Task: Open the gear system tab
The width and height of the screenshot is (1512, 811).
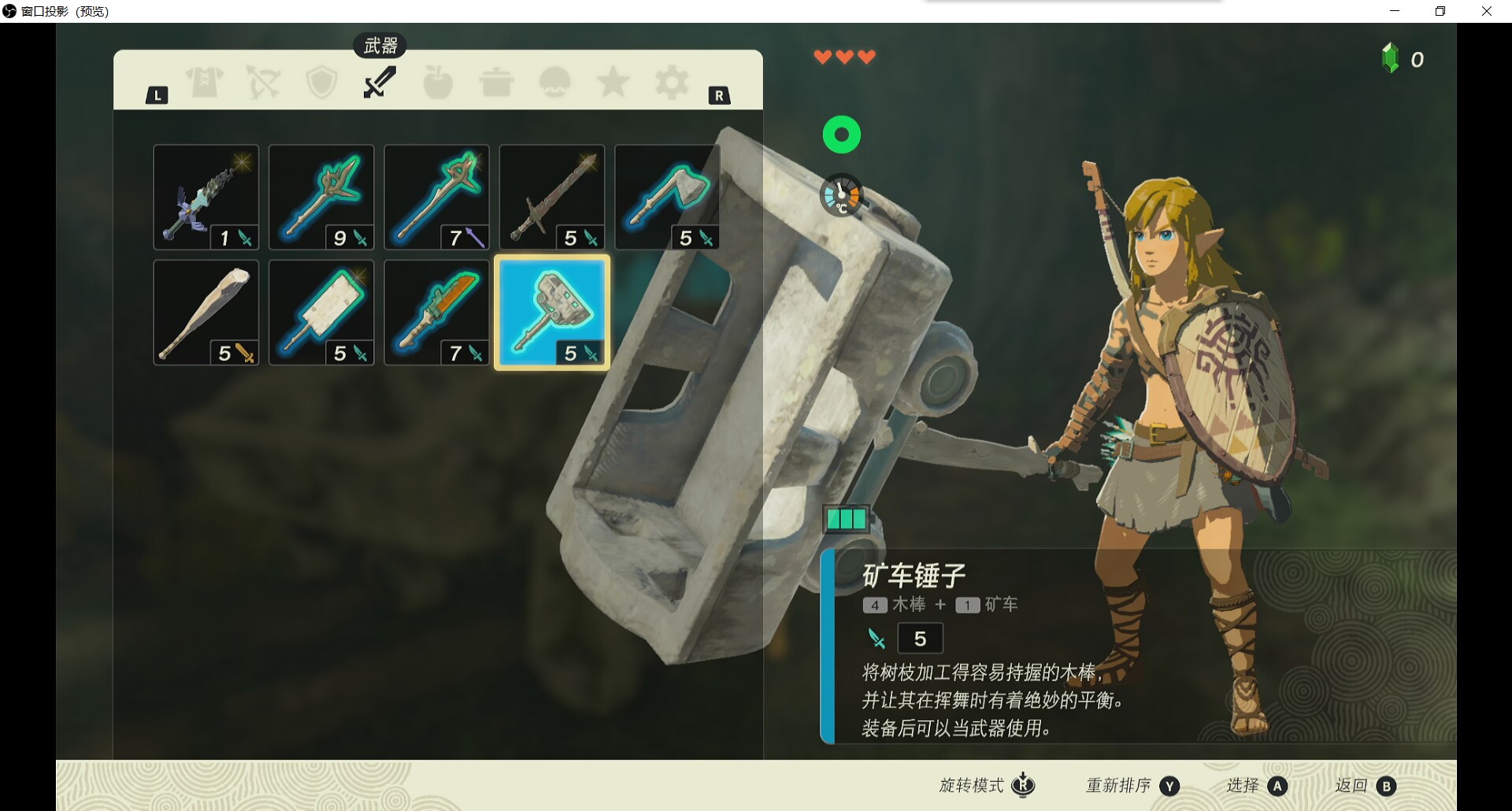Action: pos(672,82)
